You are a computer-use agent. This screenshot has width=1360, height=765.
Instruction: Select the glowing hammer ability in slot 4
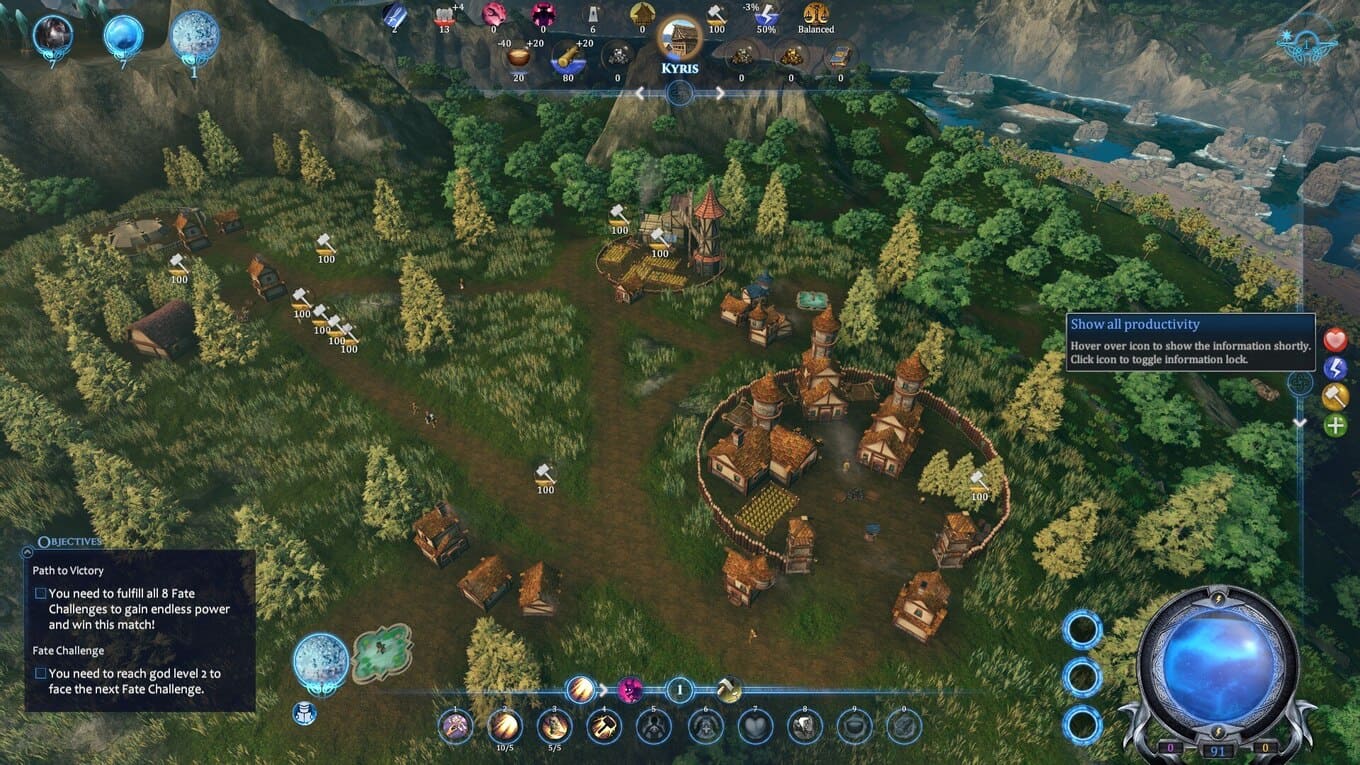(x=604, y=726)
